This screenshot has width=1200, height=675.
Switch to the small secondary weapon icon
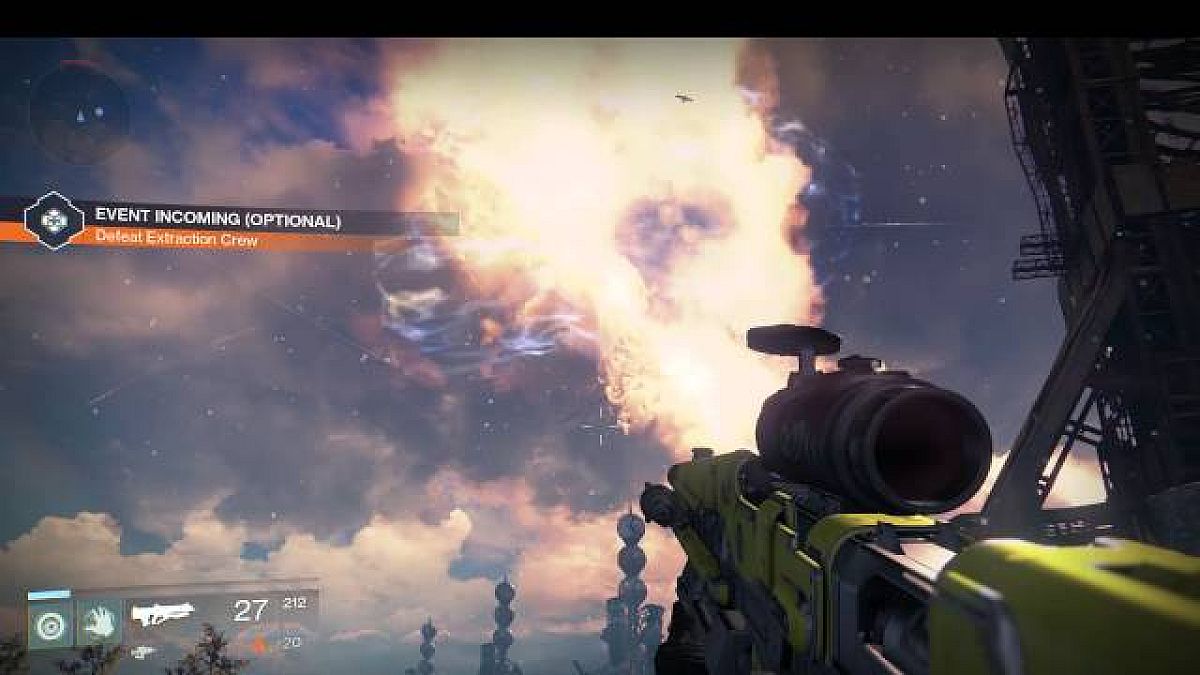click(x=144, y=652)
